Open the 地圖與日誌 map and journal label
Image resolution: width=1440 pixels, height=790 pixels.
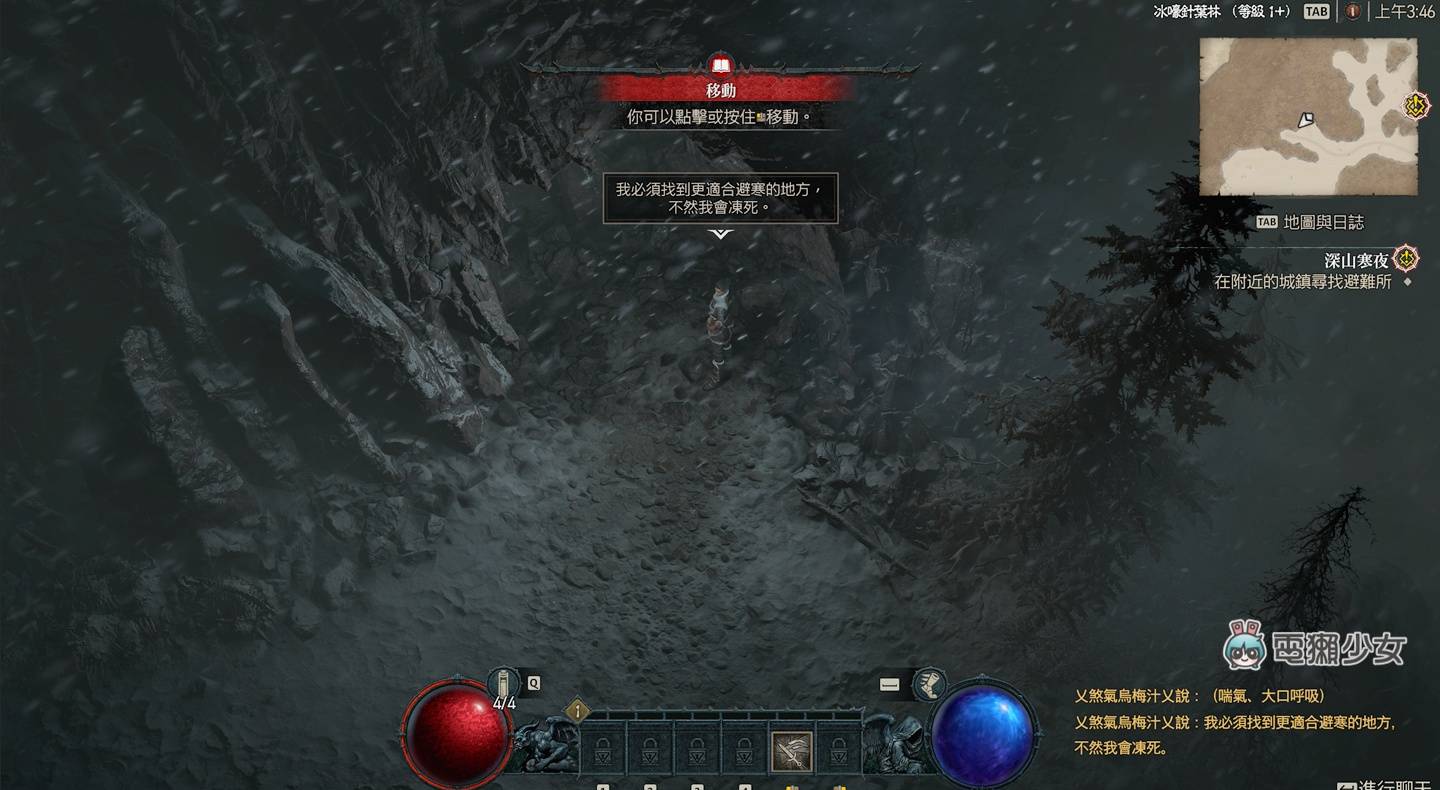pyautogui.click(x=1322, y=222)
